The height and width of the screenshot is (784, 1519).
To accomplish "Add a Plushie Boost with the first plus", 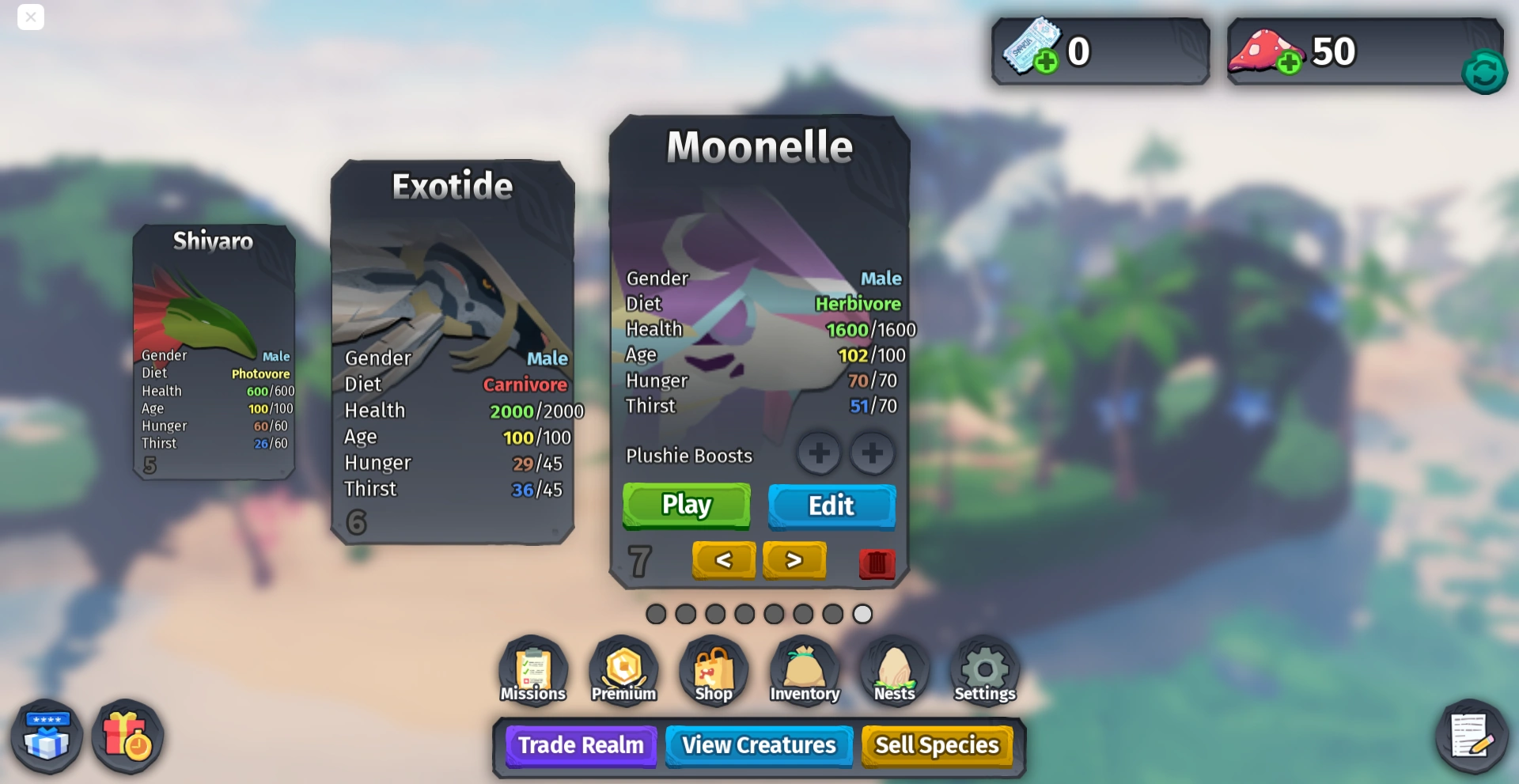I will tap(819, 453).
